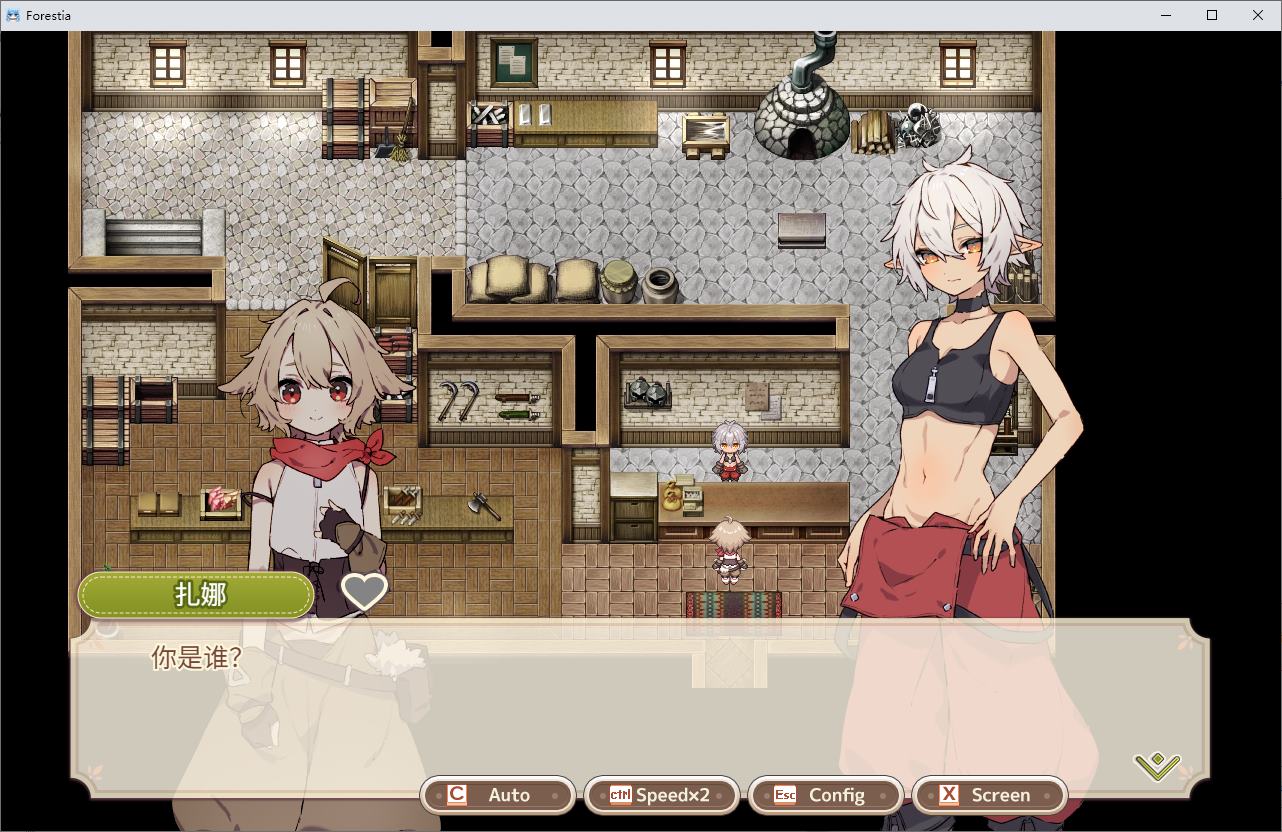Click the 扎娜 name plate

196,594
